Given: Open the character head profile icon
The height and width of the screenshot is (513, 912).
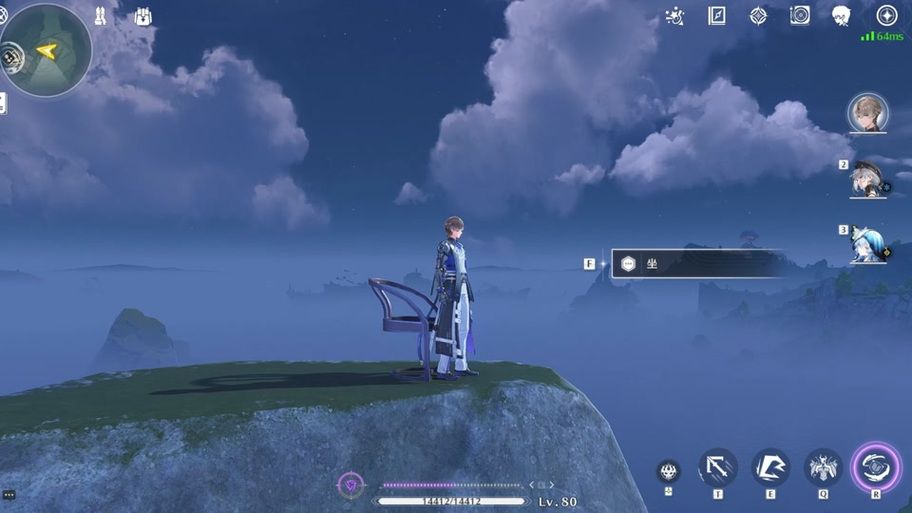Looking at the screenshot, I should [x=841, y=15].
